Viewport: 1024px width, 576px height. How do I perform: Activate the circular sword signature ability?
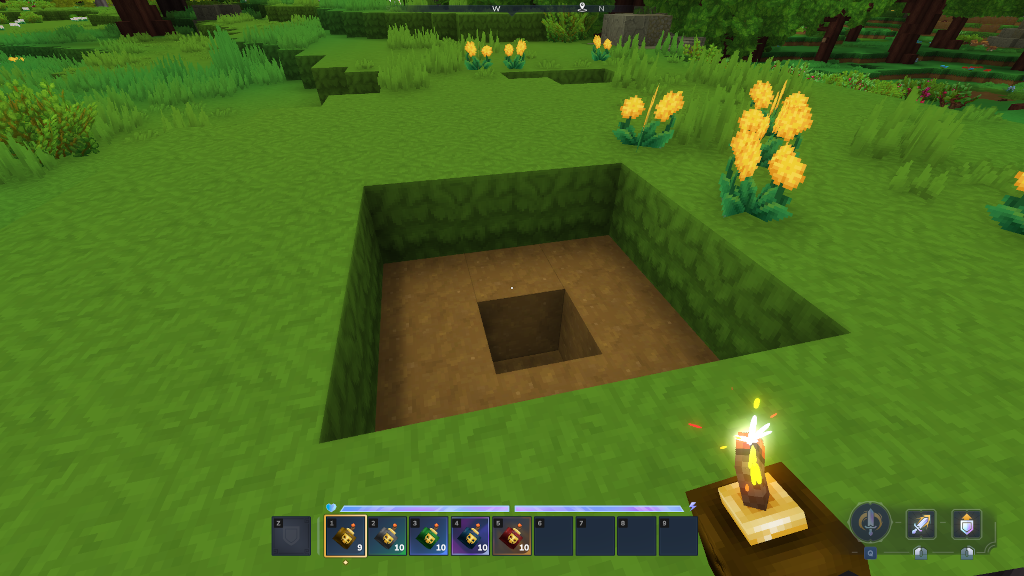(x=870, y=522)
